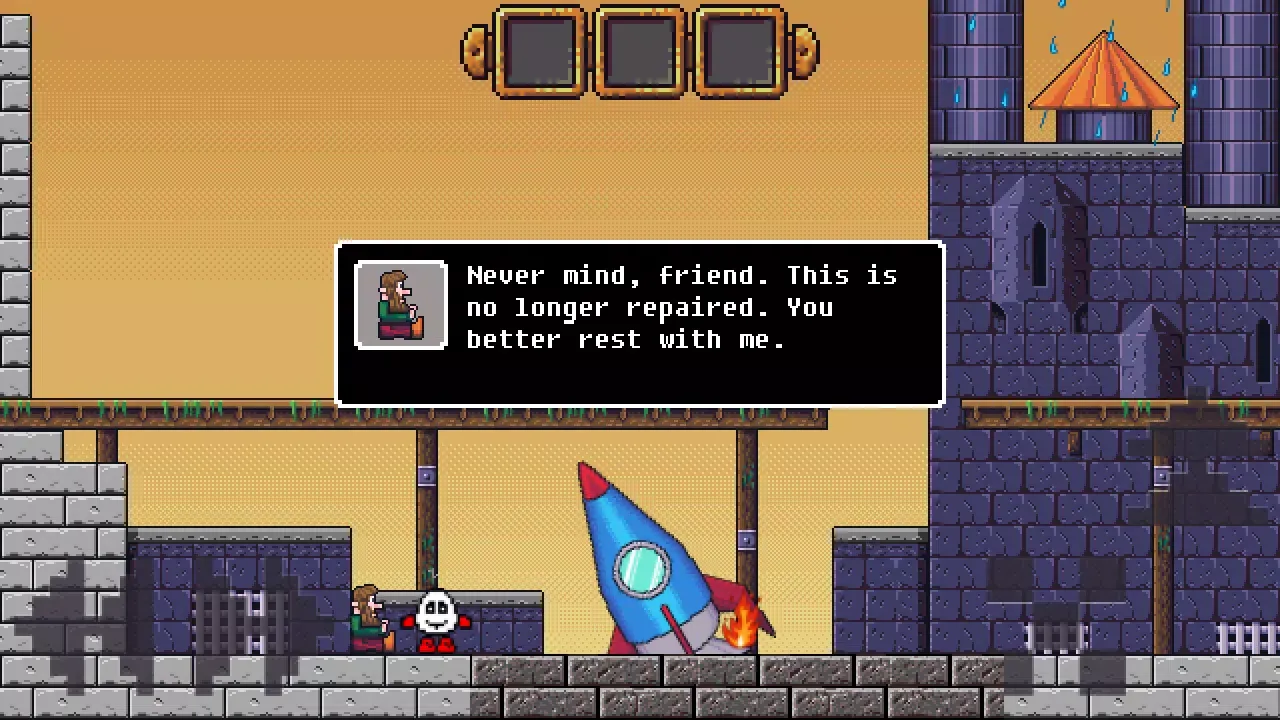Click the teal porthole window on the rocket
The width and height of the screenshot is (1280, 720).
(640, 568)
